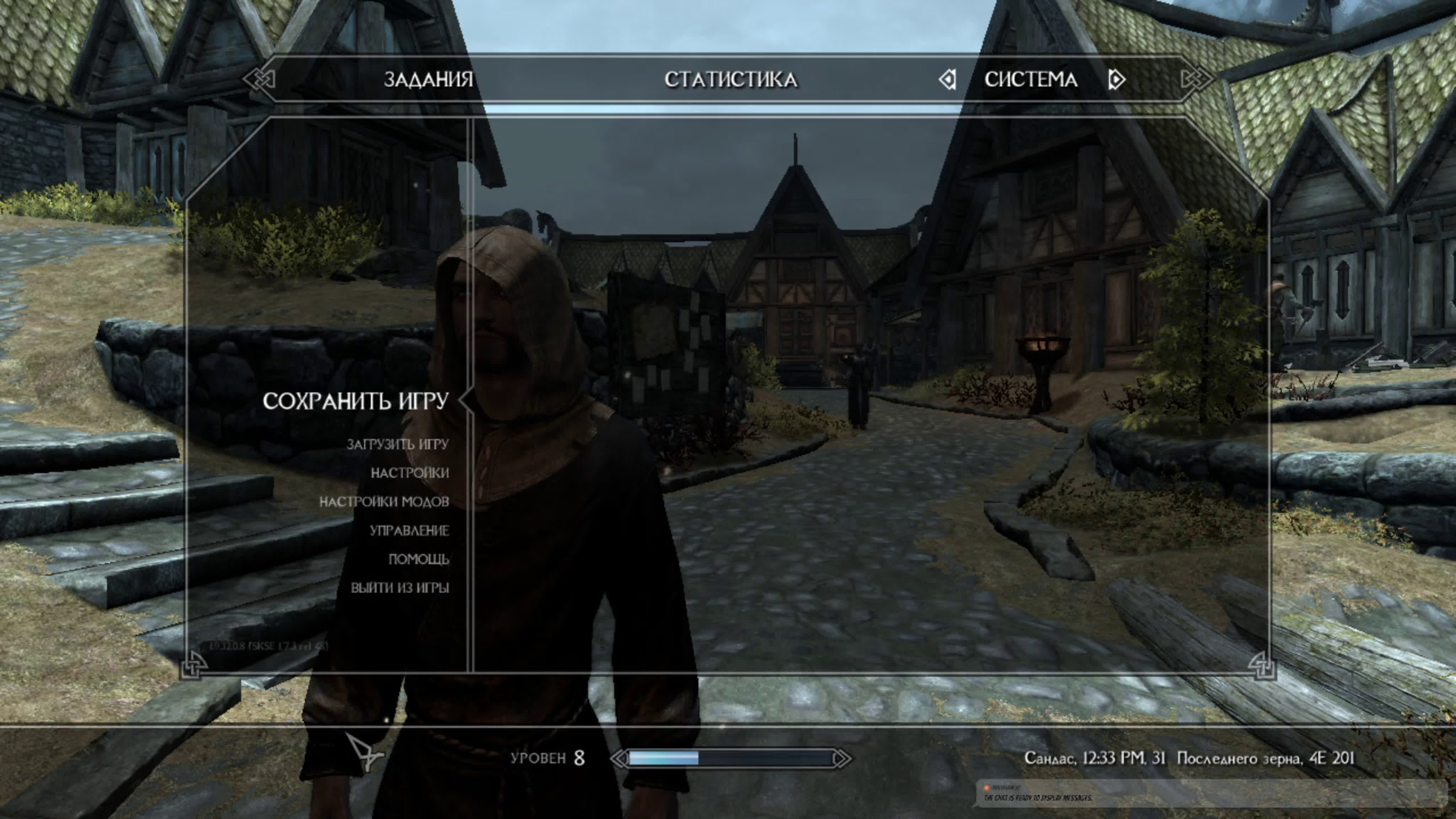Show the УПРАВЛЕНИЕ controls menu

(x=409, y=531)
